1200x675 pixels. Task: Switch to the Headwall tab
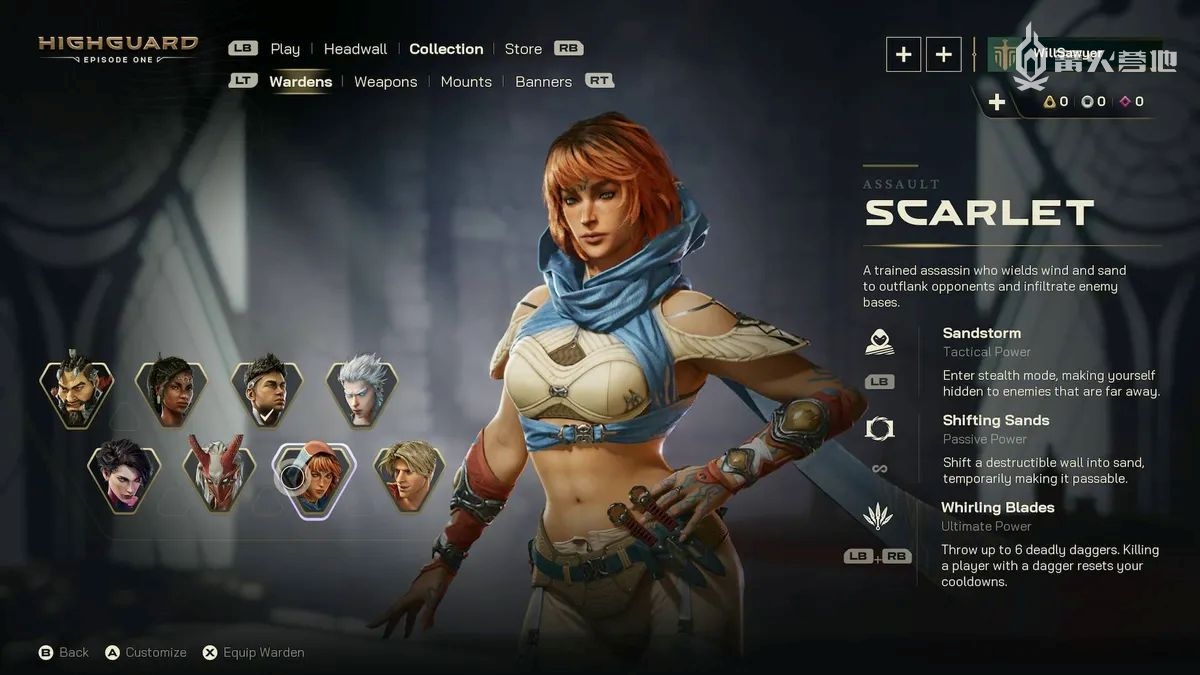click(355, 49)
